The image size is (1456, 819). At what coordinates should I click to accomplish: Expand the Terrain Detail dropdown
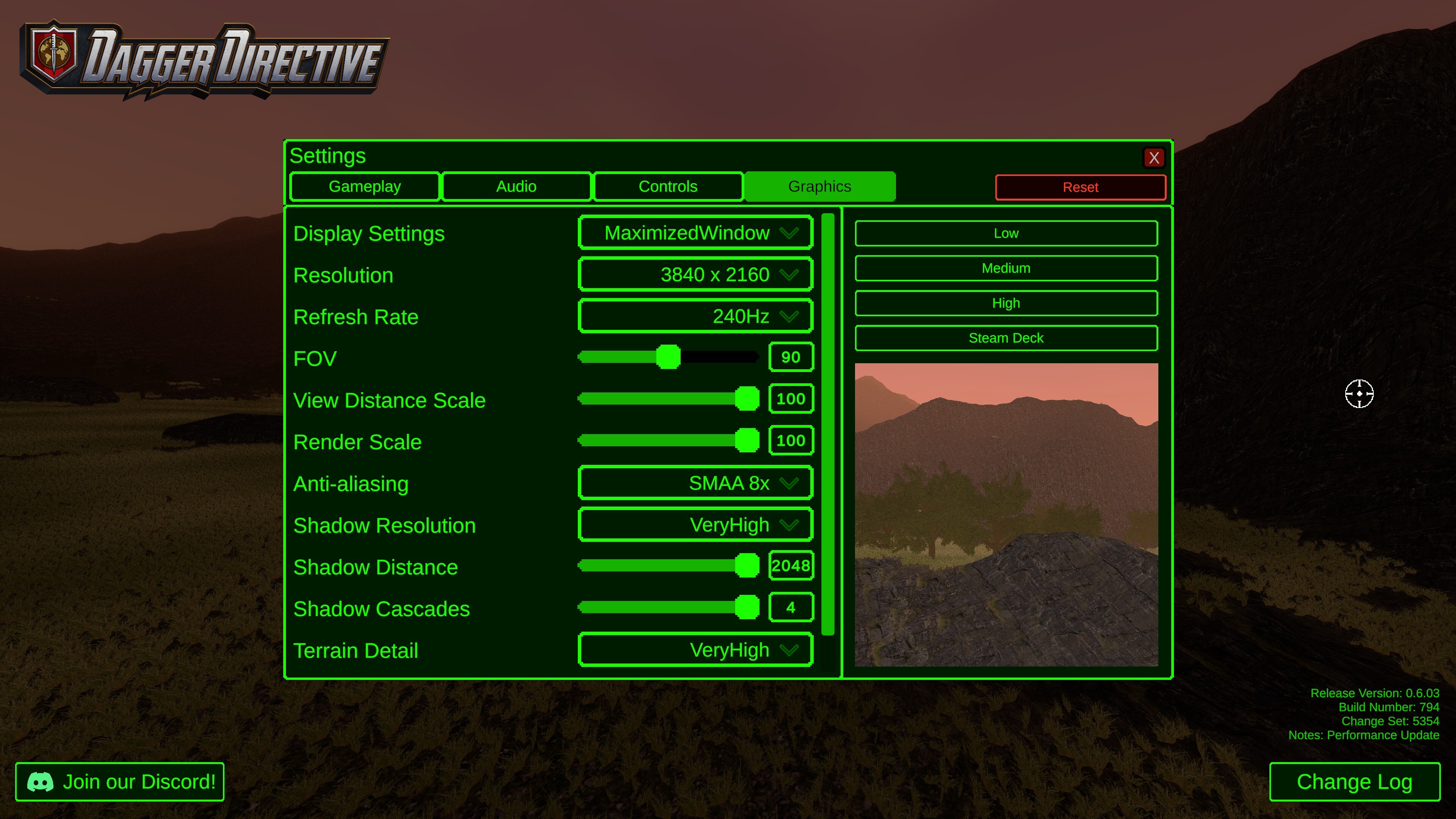point(695,650)
